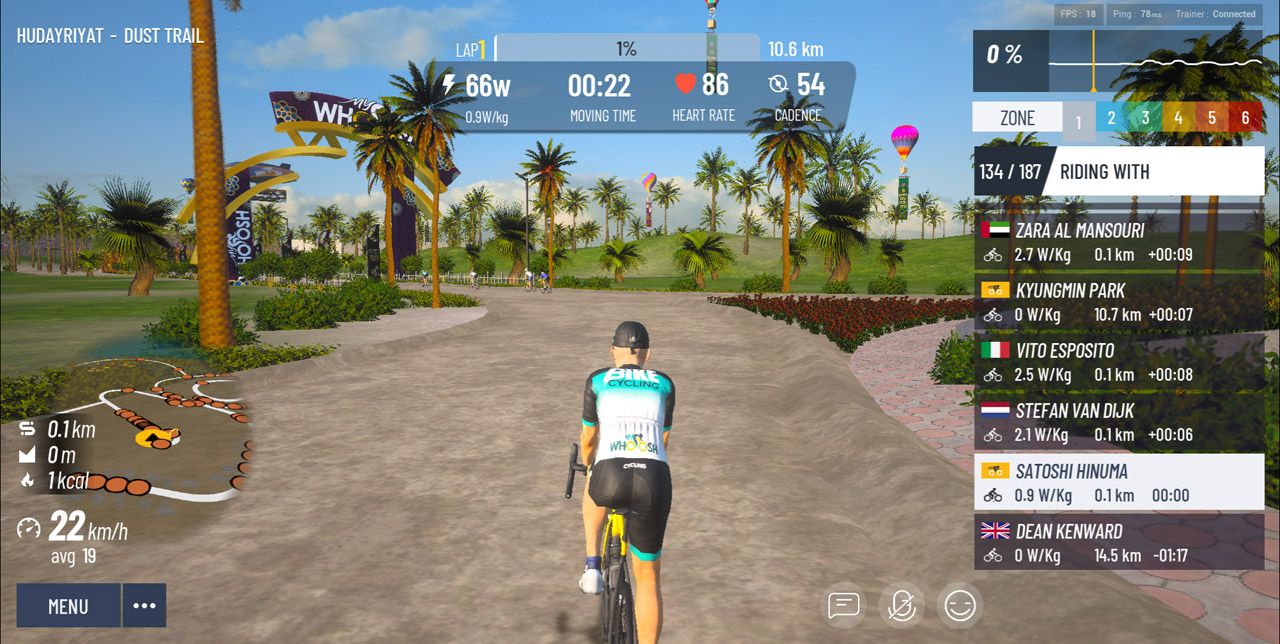Select the highlighted Satoshi Hinuma row

click(x=1119, y=482)
